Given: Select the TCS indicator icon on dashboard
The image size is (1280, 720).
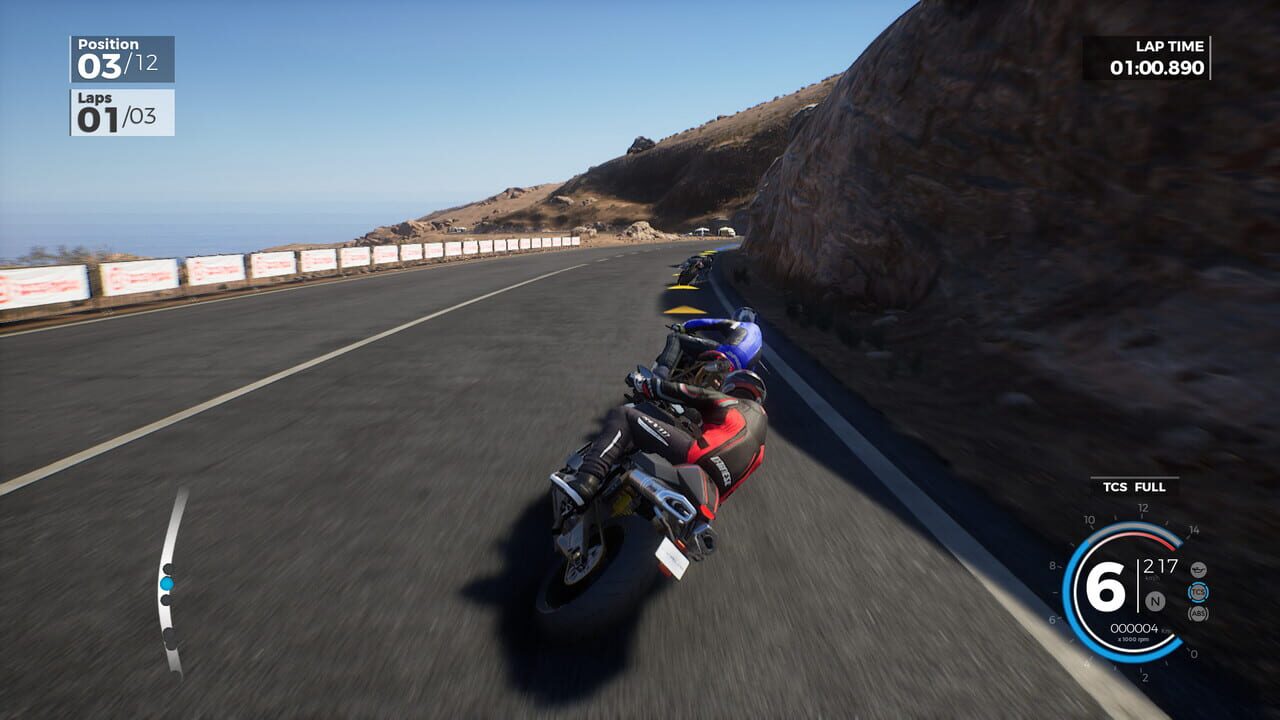Looking at the screenshot, I should pyautogui.click(x=1198, y=592).
